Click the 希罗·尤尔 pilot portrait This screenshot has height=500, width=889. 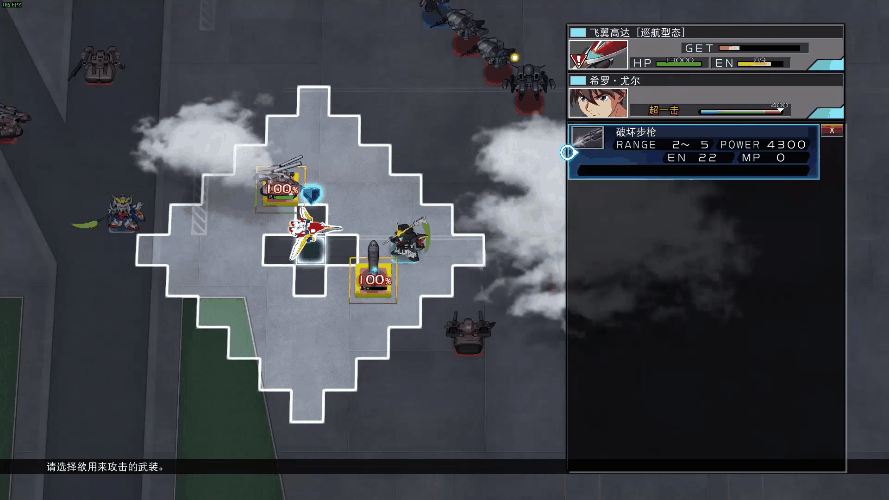pyautogui.click(x=590, y=103)
